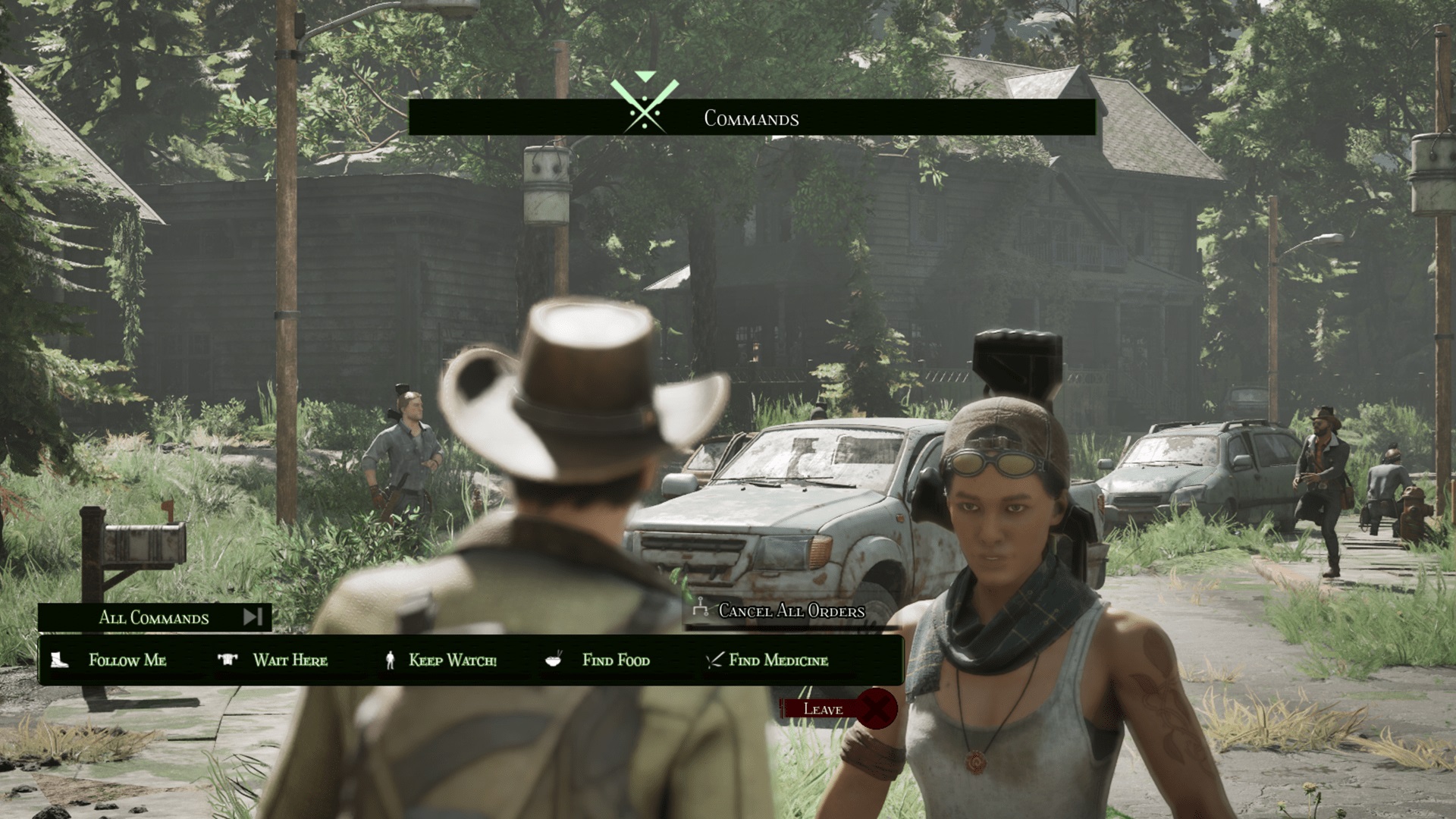Select Cancel All Orders
Screen dimensions: 1456x819
[791, 610]
